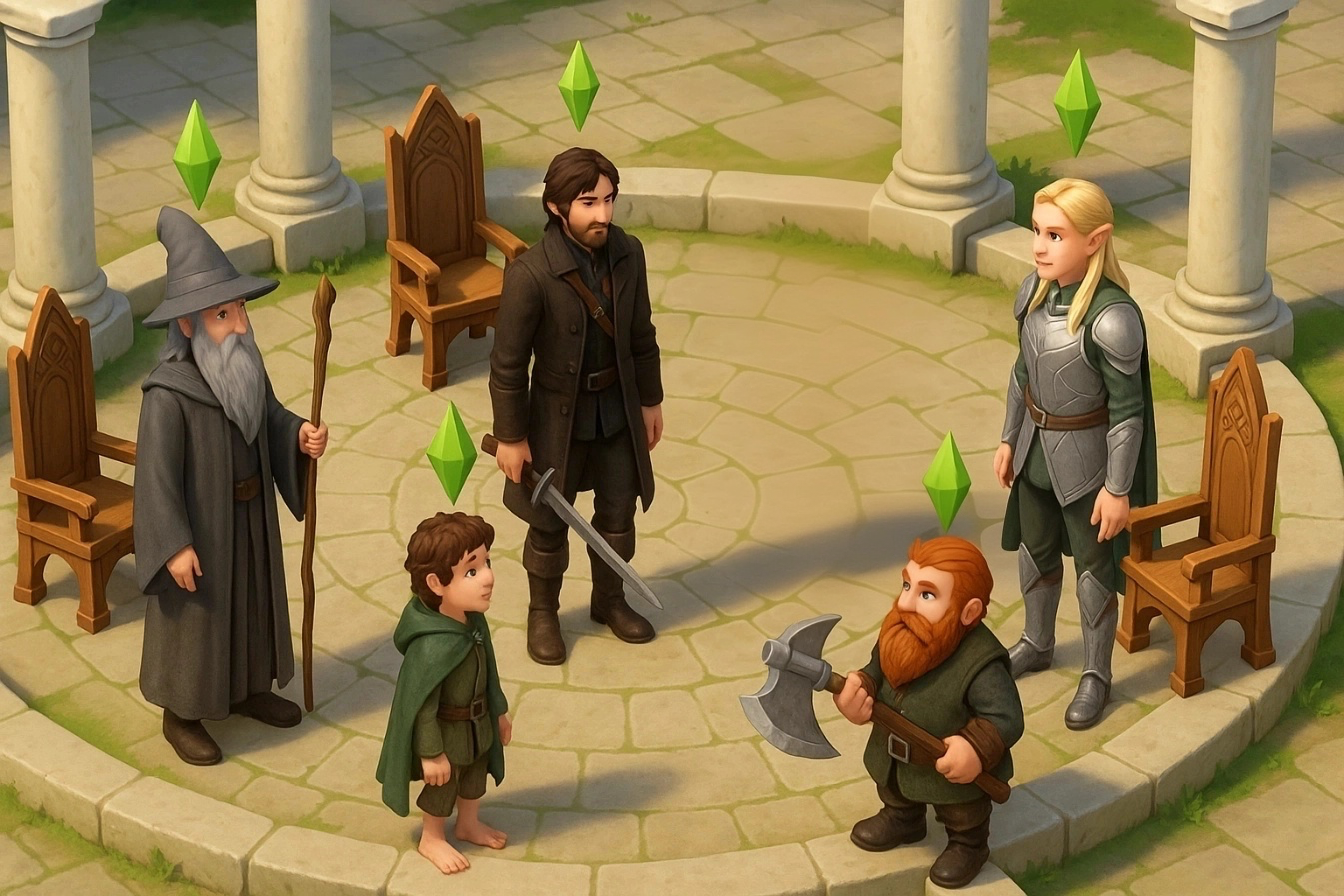
Task: Click the green plumbob above the grey wizard
Action: click(196, 154)
